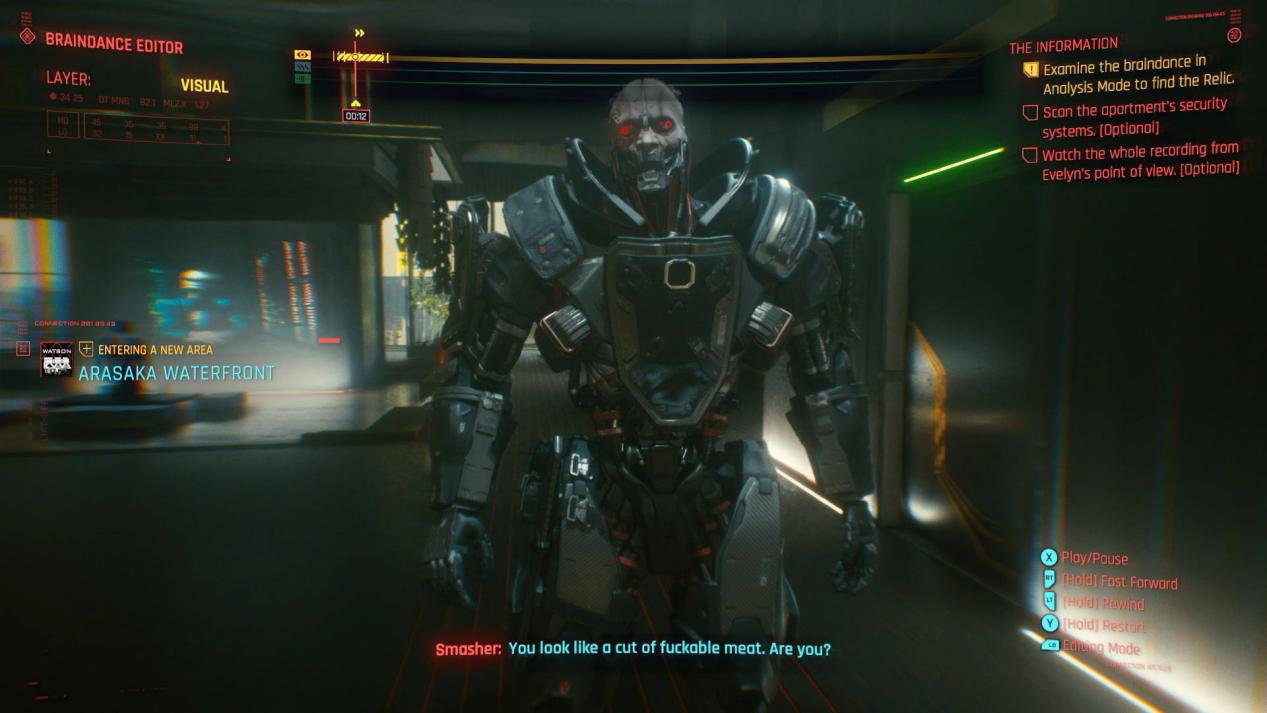Switch to the green audio layer icon
Screen dimensions: 1267x713
303,78
